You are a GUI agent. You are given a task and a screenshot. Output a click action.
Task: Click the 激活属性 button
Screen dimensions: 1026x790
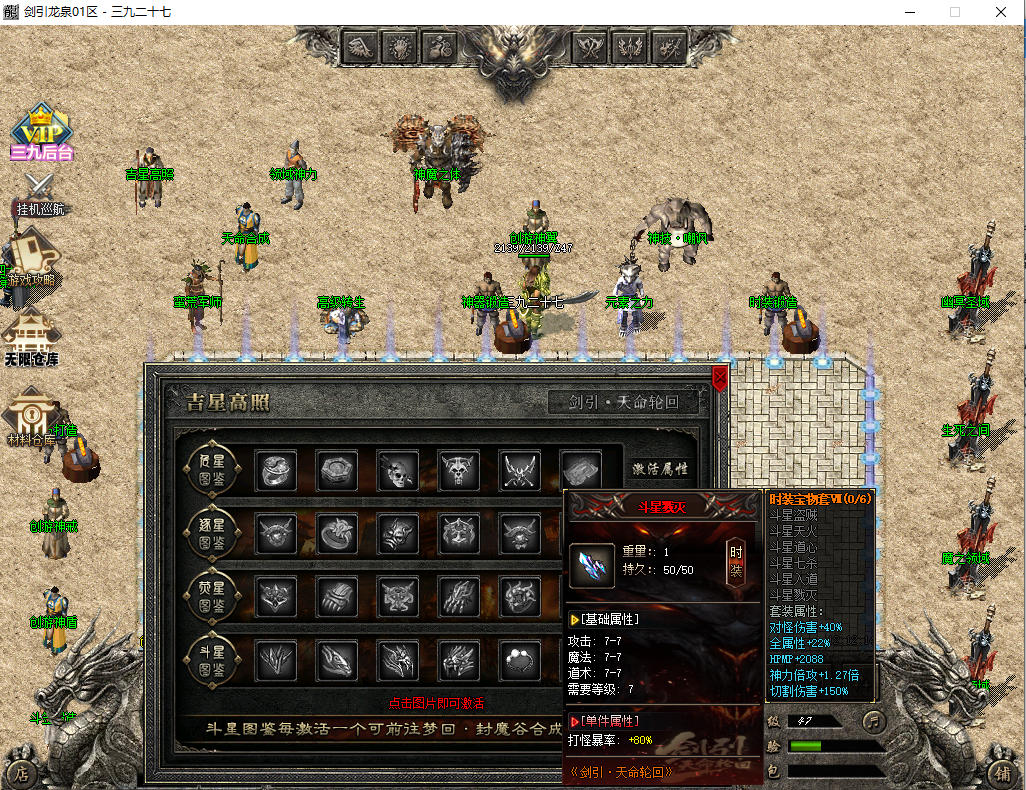pyautogui.click(x=660, y=468)
